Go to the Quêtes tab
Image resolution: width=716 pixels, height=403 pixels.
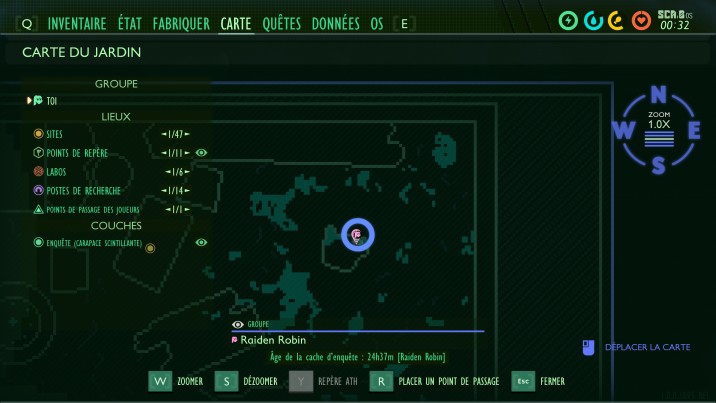click(x=282, y=23)
